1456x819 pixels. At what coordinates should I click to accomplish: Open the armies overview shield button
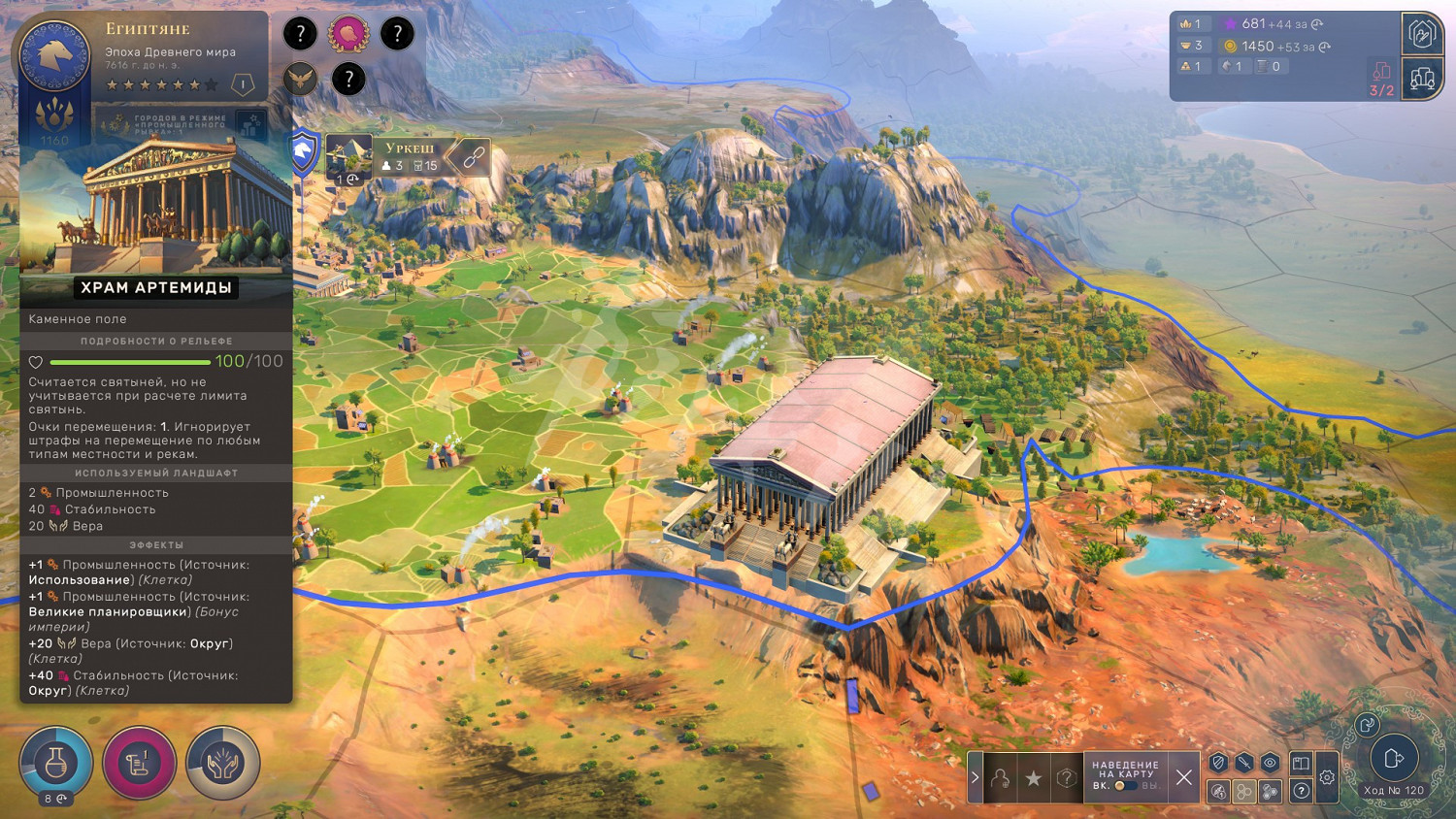(x=1421, y=35)
